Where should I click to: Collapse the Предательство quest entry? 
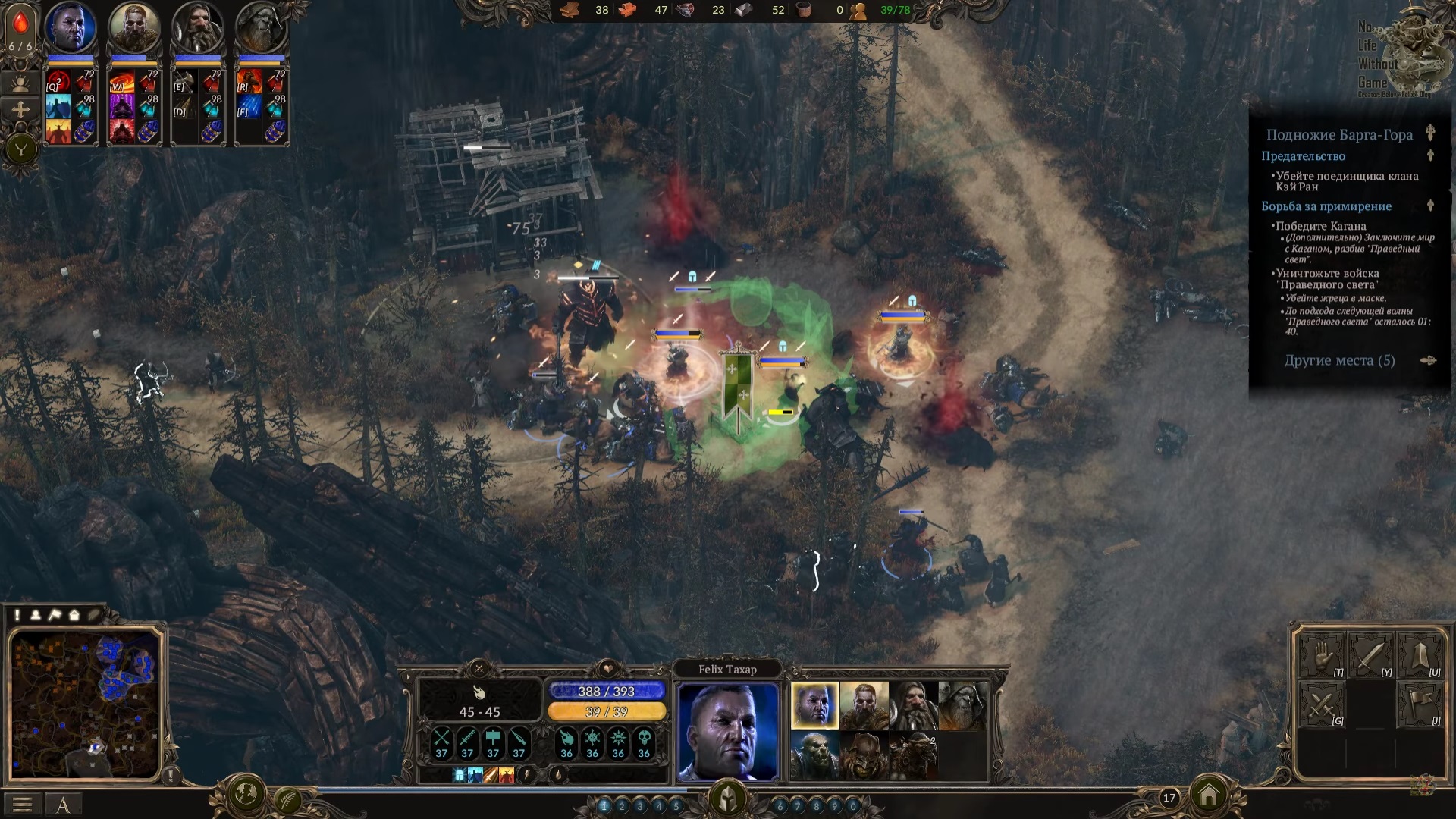click(1430, 155)
